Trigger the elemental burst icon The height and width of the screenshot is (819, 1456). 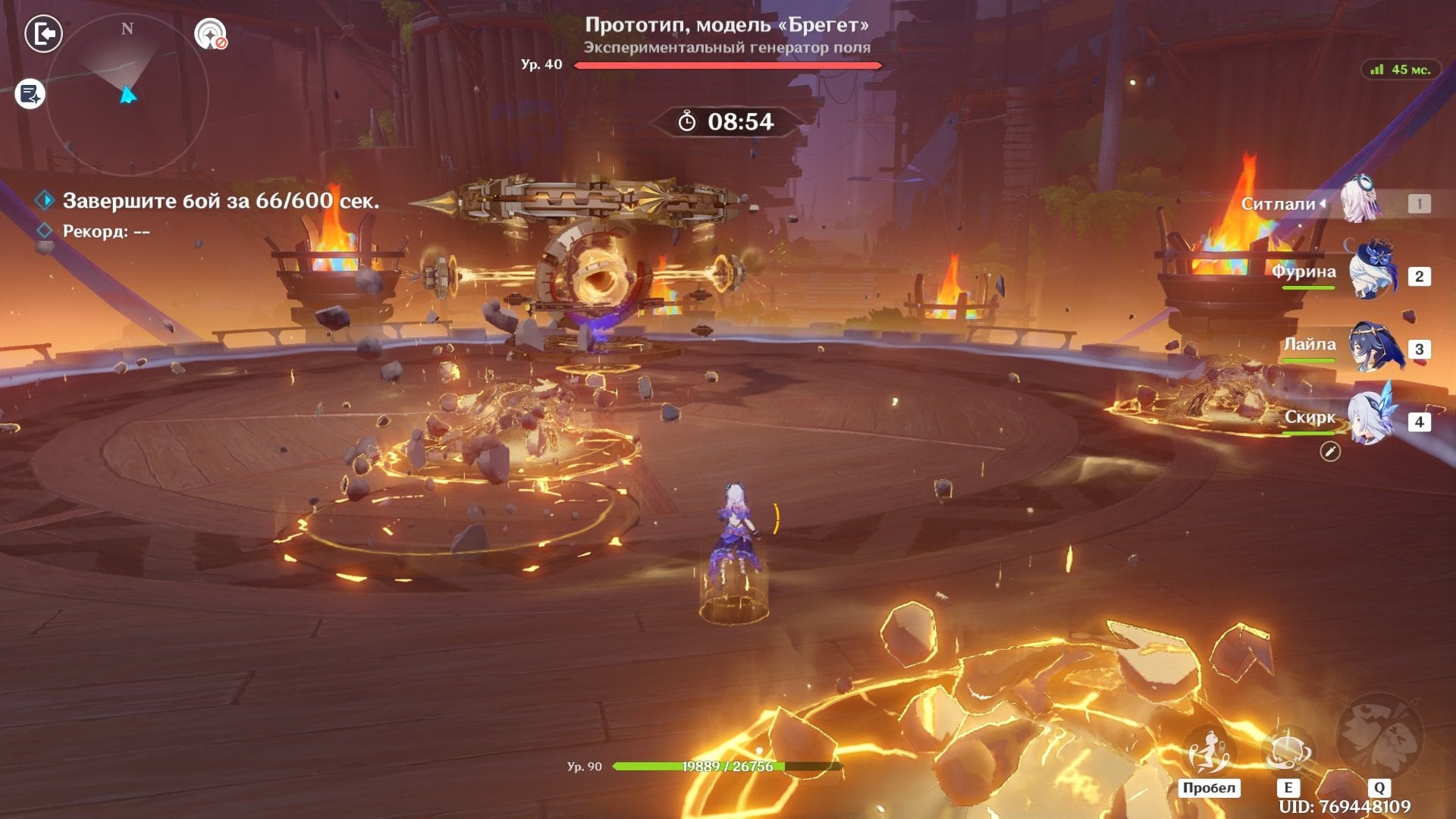pyautogui.click(x=1379, y=736)
